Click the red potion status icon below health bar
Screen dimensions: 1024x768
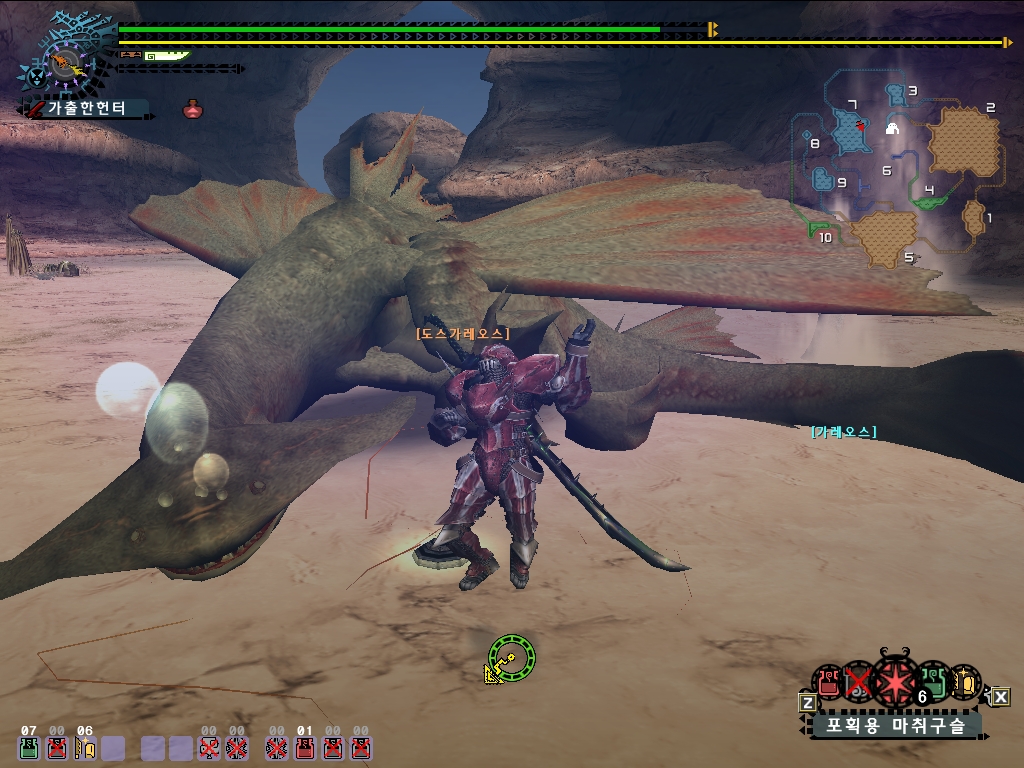click(193, 109)
